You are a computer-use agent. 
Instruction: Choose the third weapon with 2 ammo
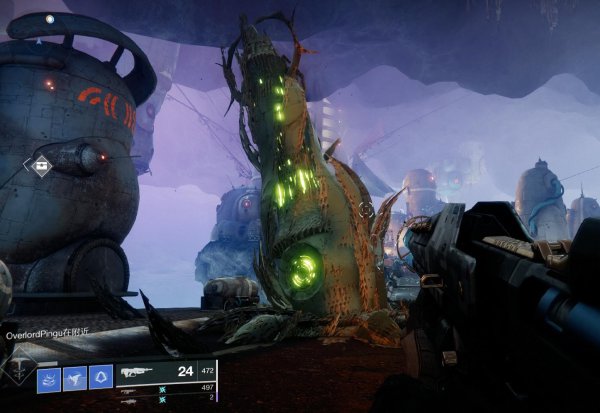pyautogui.click(x=128, y=398)
